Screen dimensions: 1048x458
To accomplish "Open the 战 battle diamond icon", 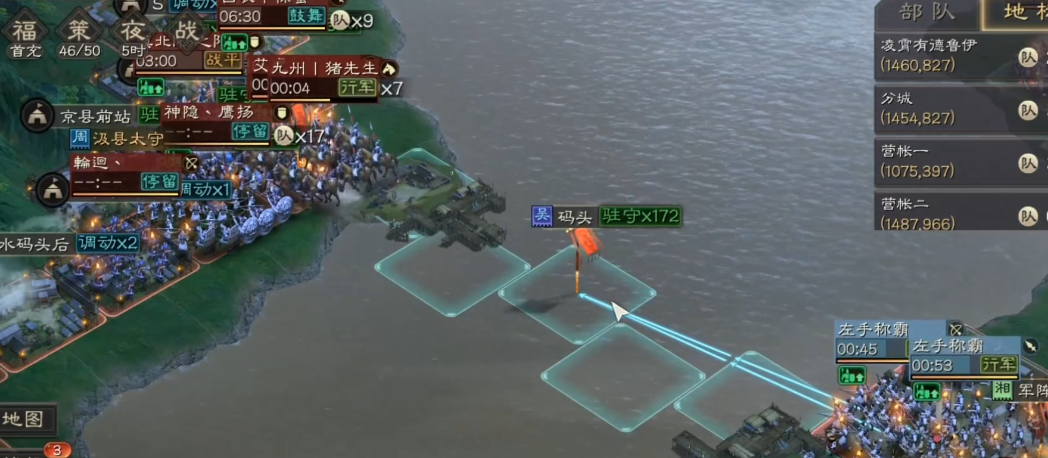I will pyautogui.click(x=185, y=29).
